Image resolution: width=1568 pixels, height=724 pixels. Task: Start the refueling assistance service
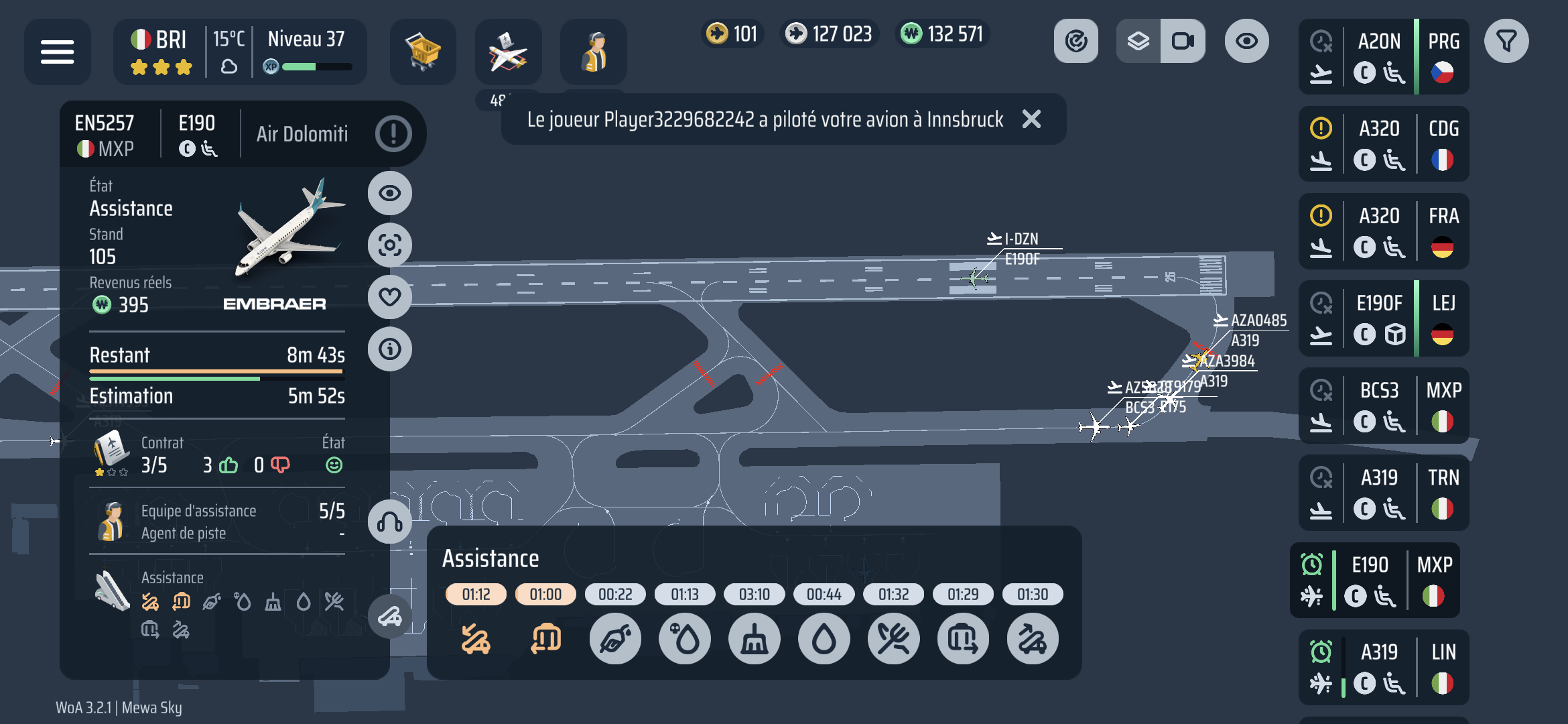coord(615,640)
